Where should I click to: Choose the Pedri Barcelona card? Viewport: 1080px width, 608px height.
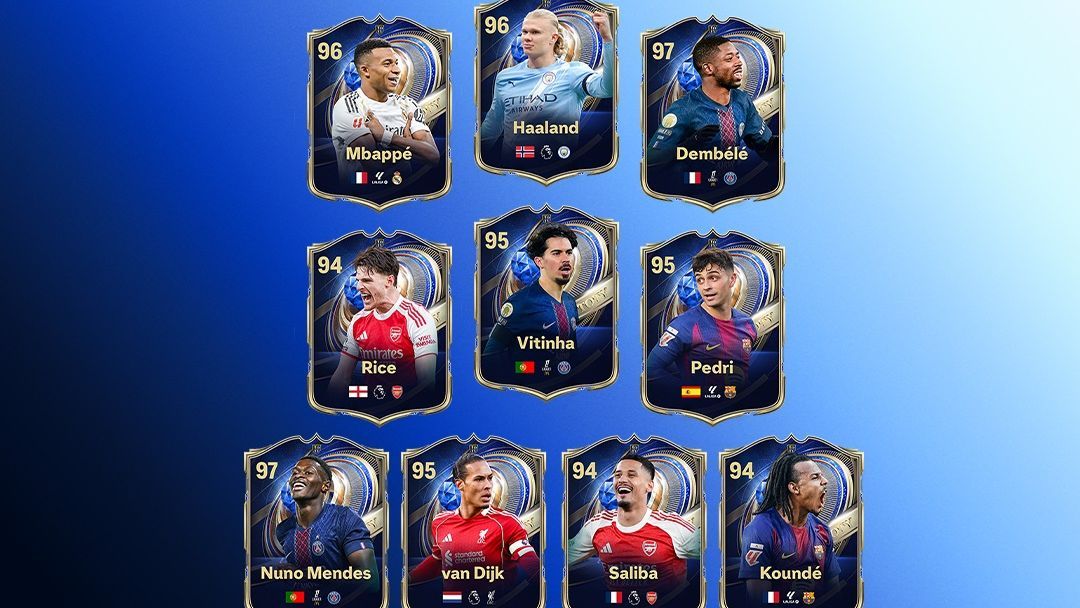tap(712, 325)
